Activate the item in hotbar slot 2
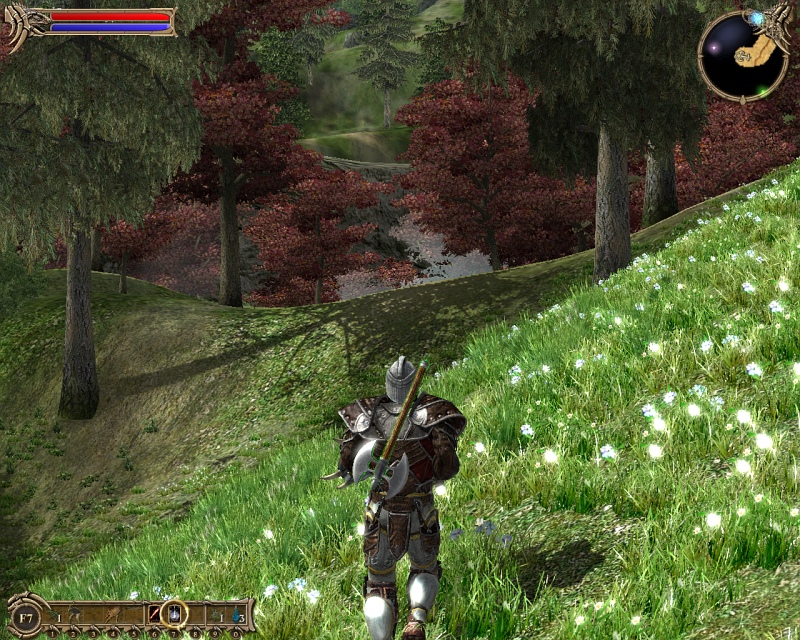The image size is (800, 640). click(76, 611)
